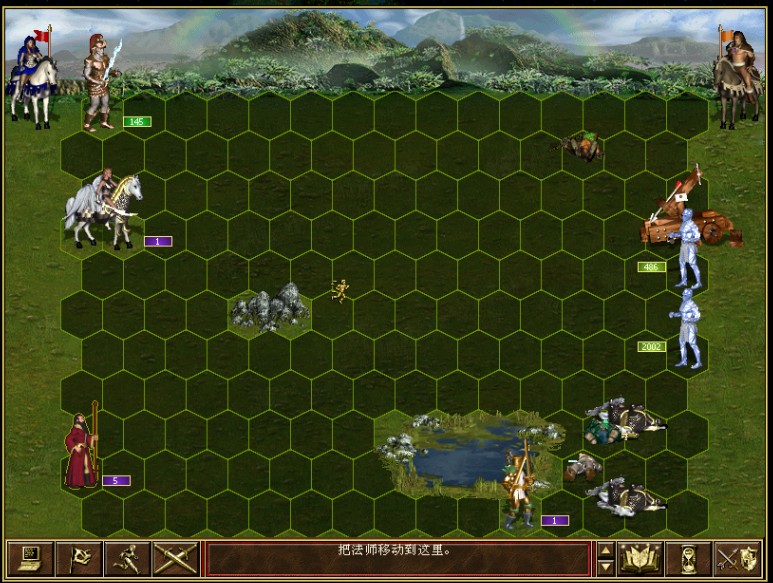The width and height of the screenshot is (773, 583).
Task: Retreat from combat with the running figure
Action: tap(126, 558)
